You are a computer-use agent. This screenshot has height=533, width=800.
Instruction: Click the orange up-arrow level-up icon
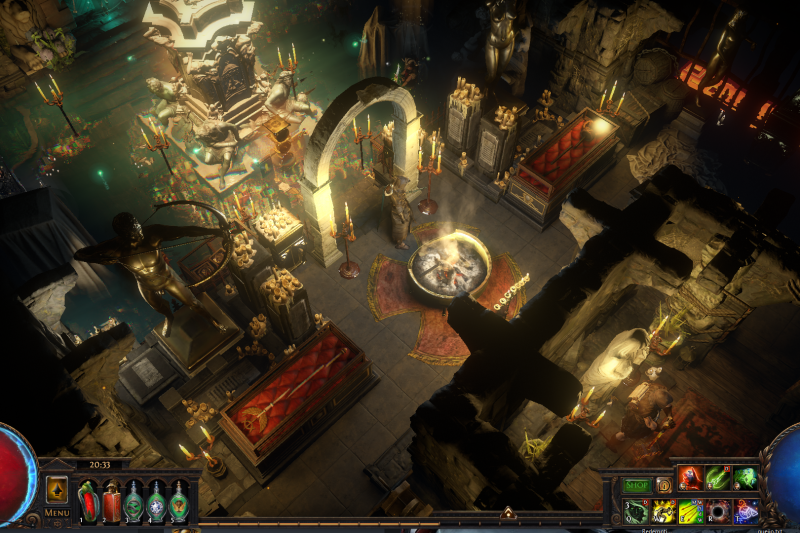(57, 490)
